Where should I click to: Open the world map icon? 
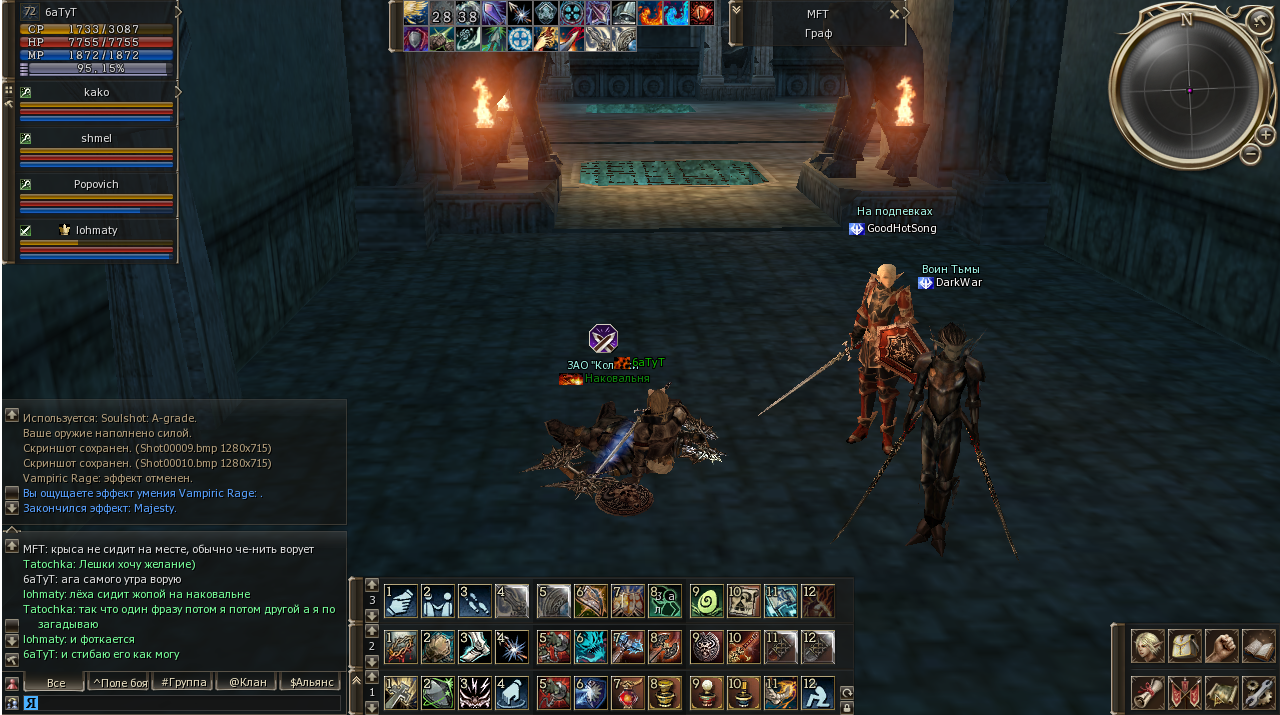click(1221, 692)
